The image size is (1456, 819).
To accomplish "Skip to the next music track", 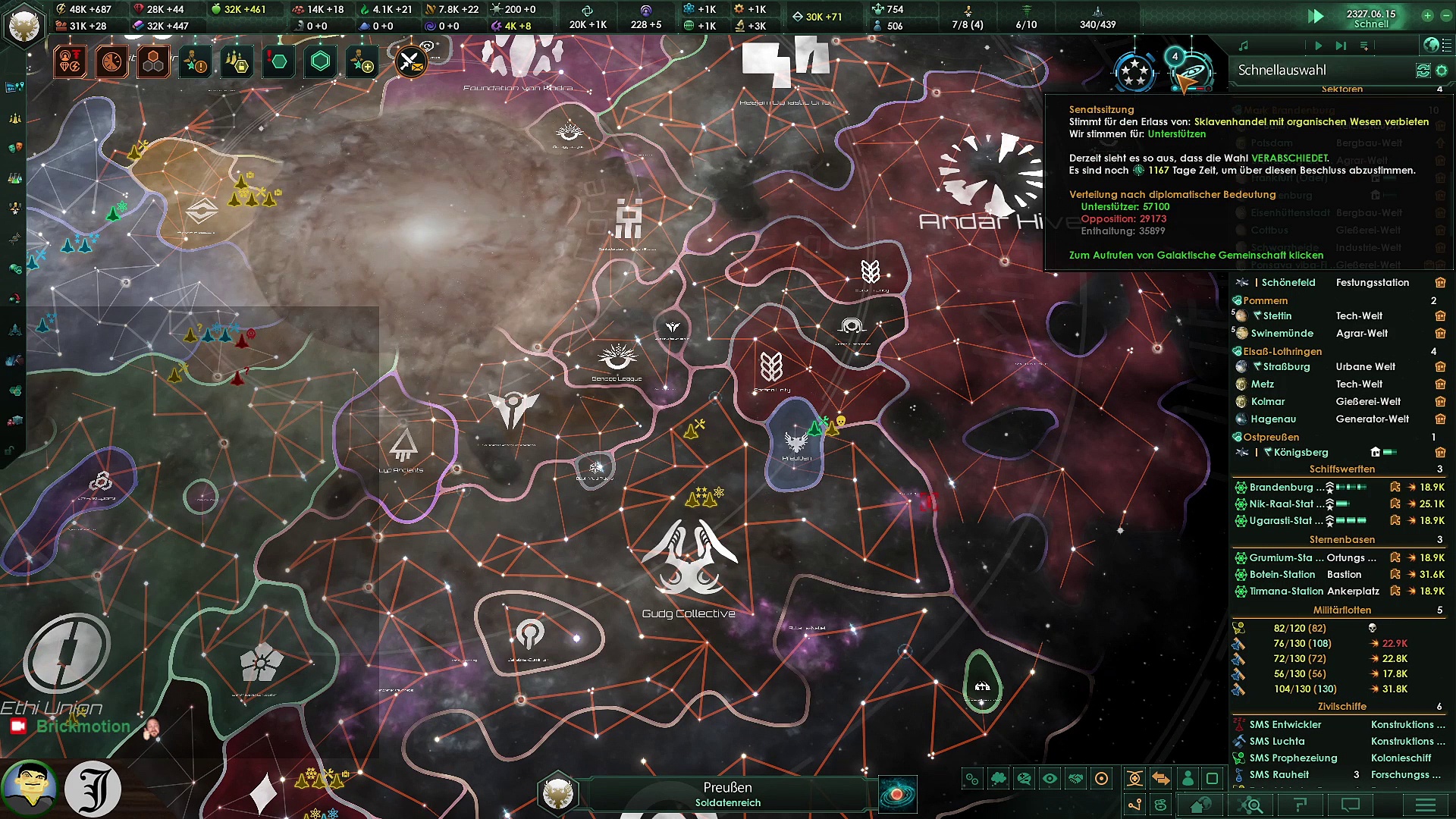I will tap(1341, 46).
